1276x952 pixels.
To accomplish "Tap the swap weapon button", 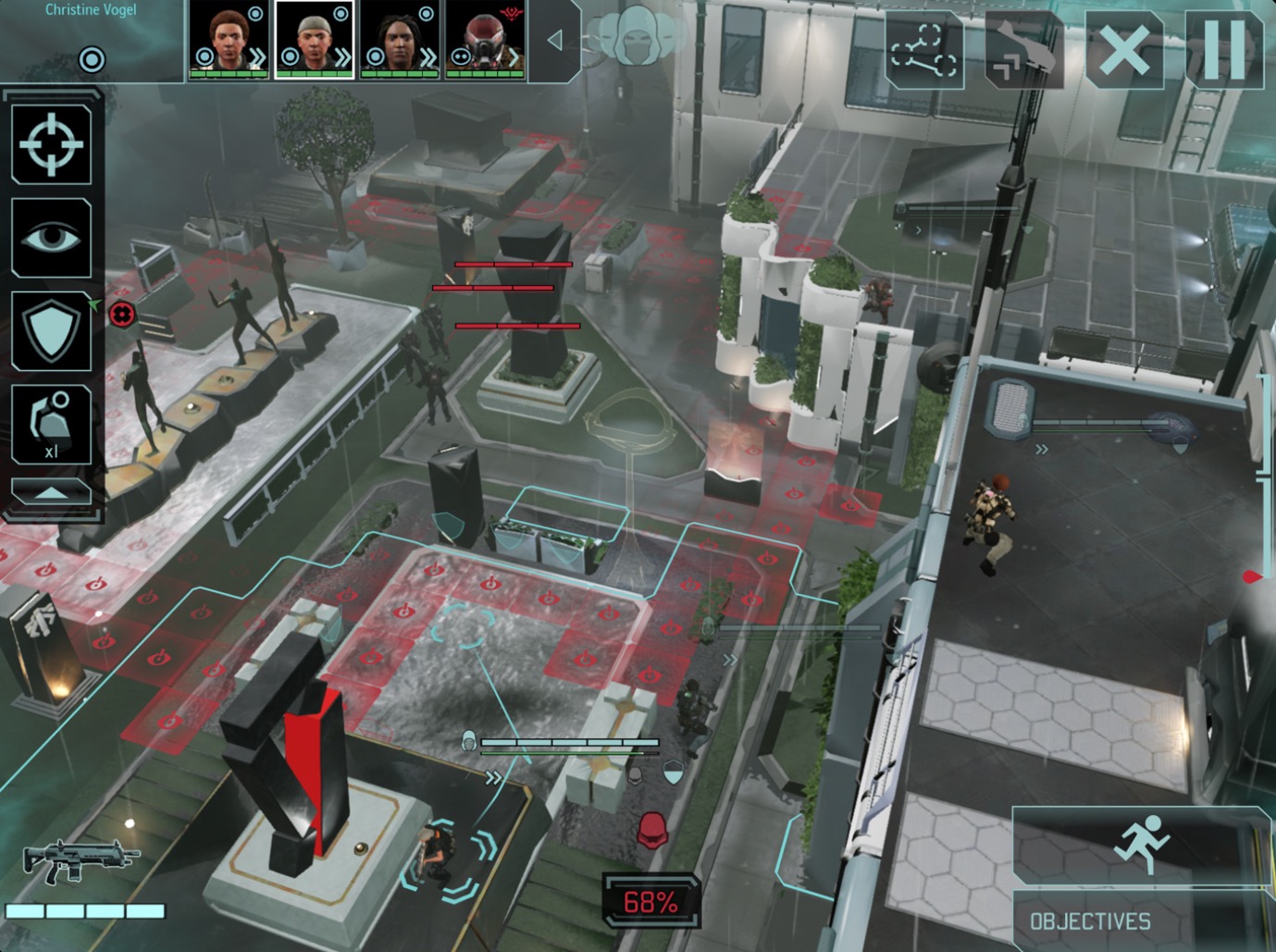I will (1023, 50).
